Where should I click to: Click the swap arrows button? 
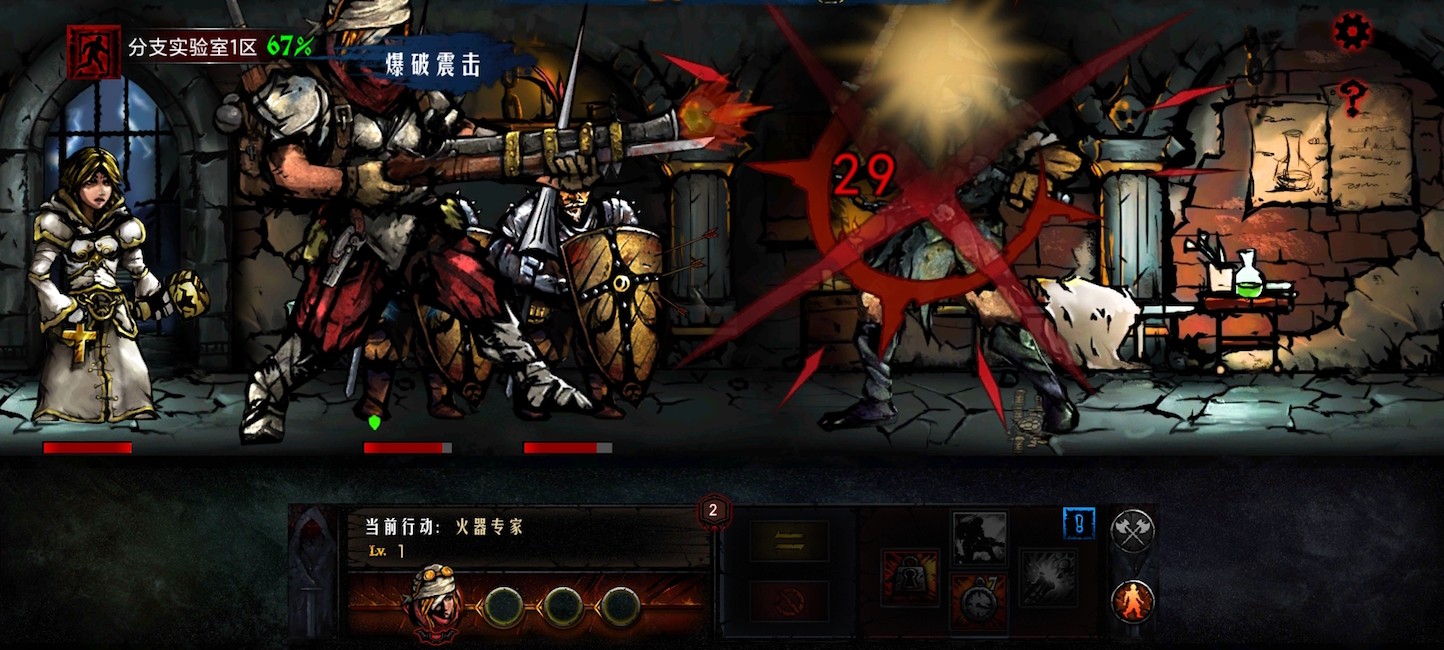click(x=789, y=541)
